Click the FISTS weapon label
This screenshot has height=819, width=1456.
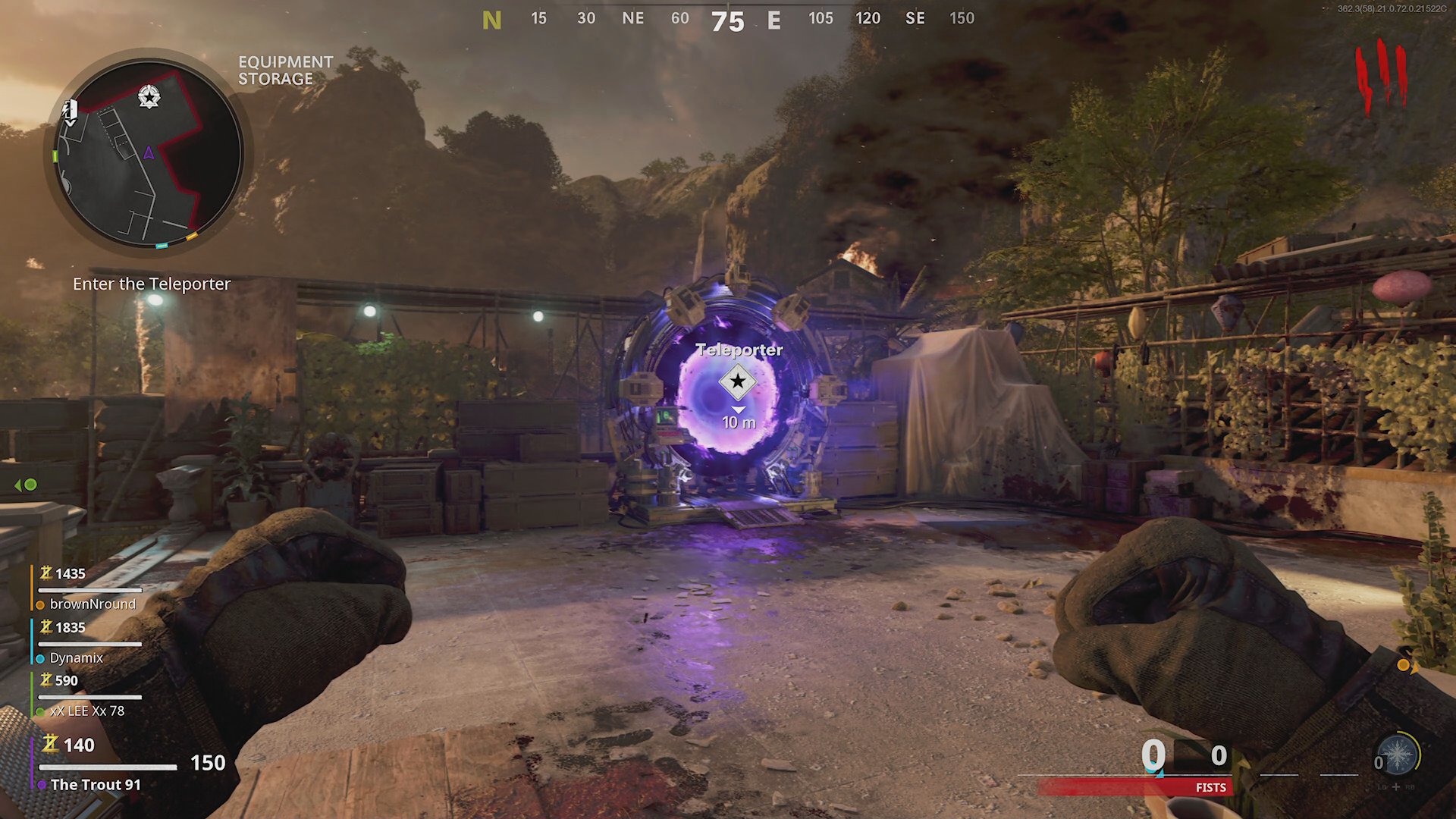[x=1210, y=788]
